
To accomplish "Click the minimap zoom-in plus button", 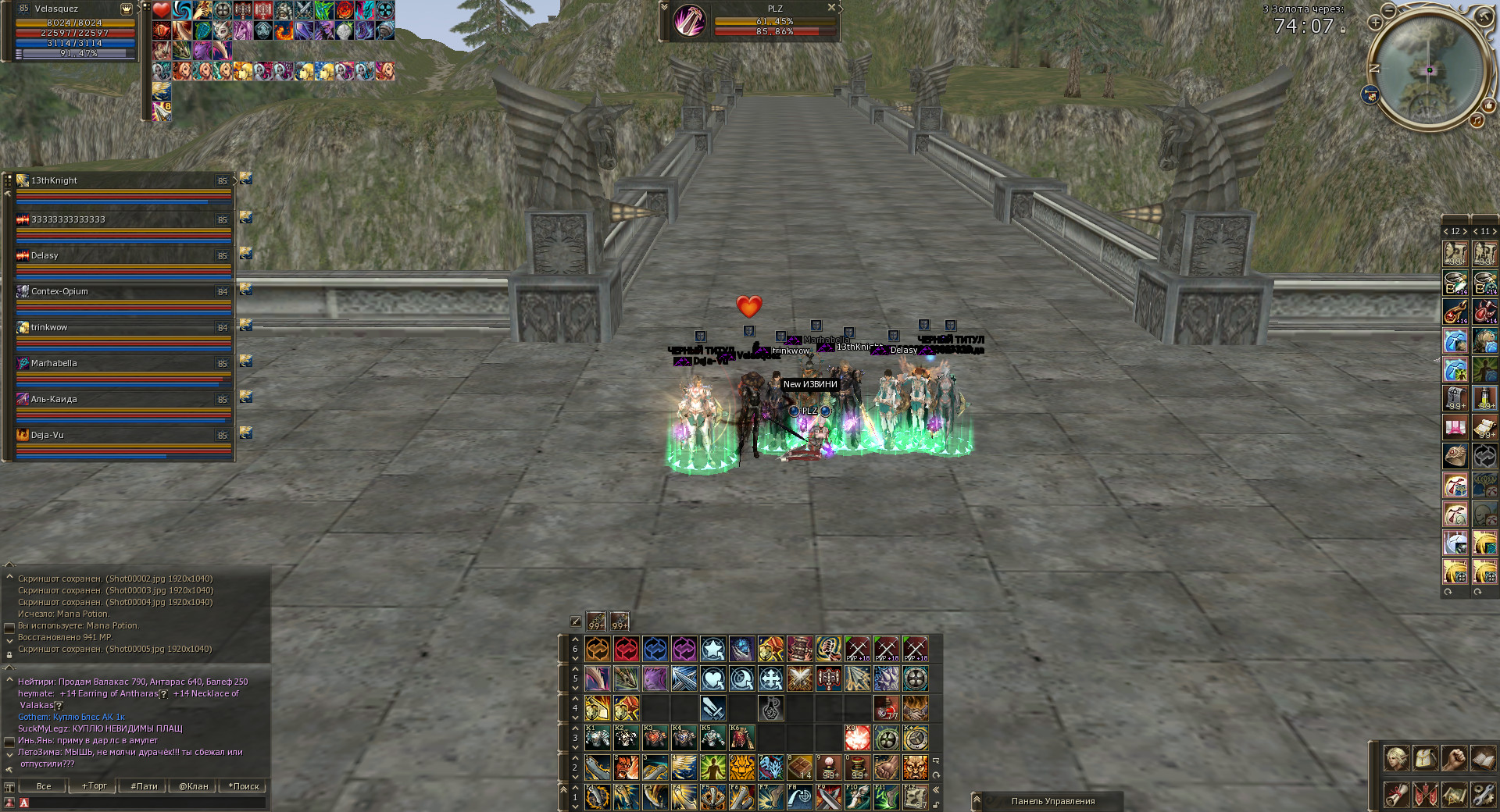I will (x=1375, y=23).
